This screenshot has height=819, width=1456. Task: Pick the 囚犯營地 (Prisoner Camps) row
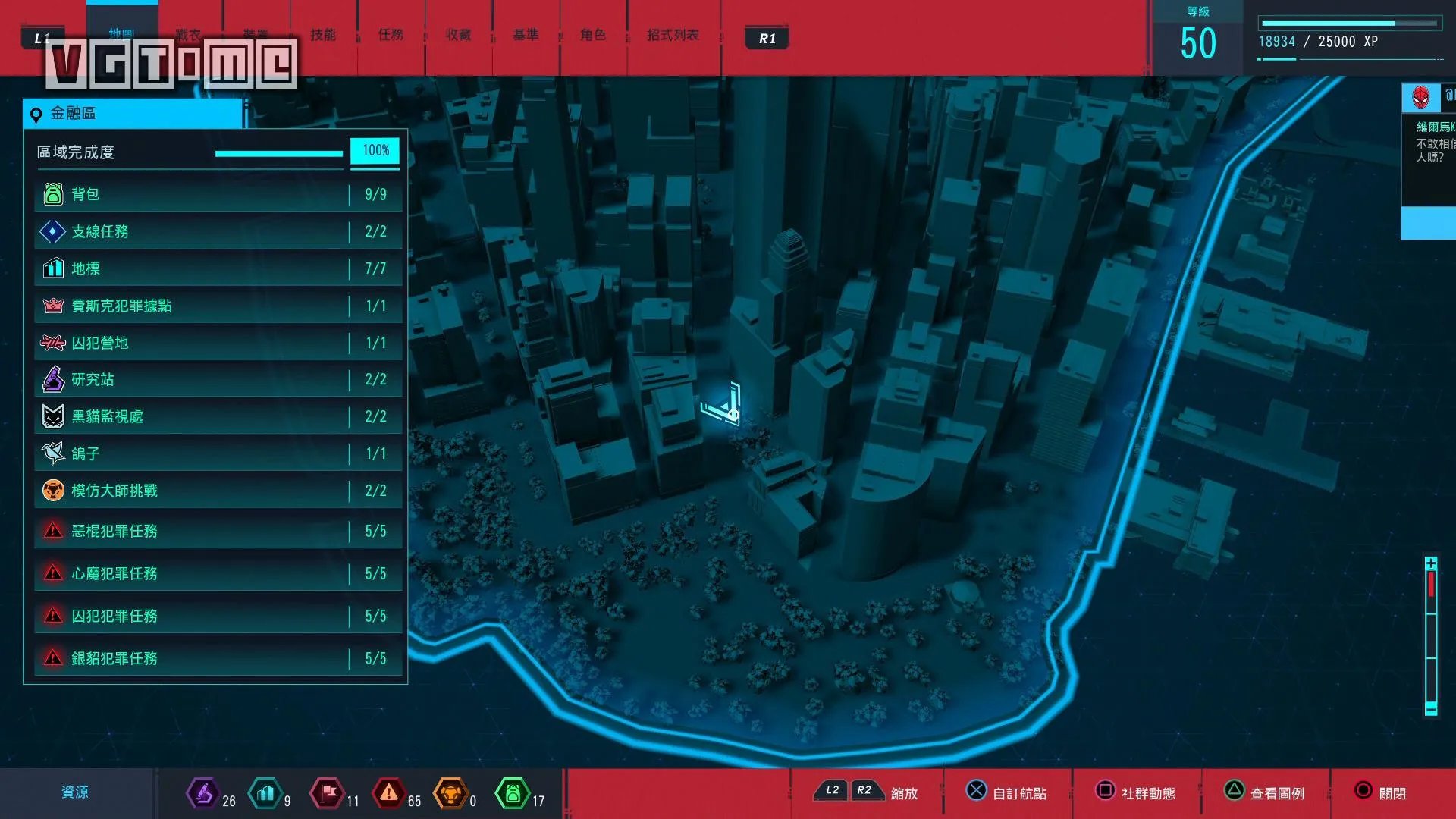pos(217,343)
